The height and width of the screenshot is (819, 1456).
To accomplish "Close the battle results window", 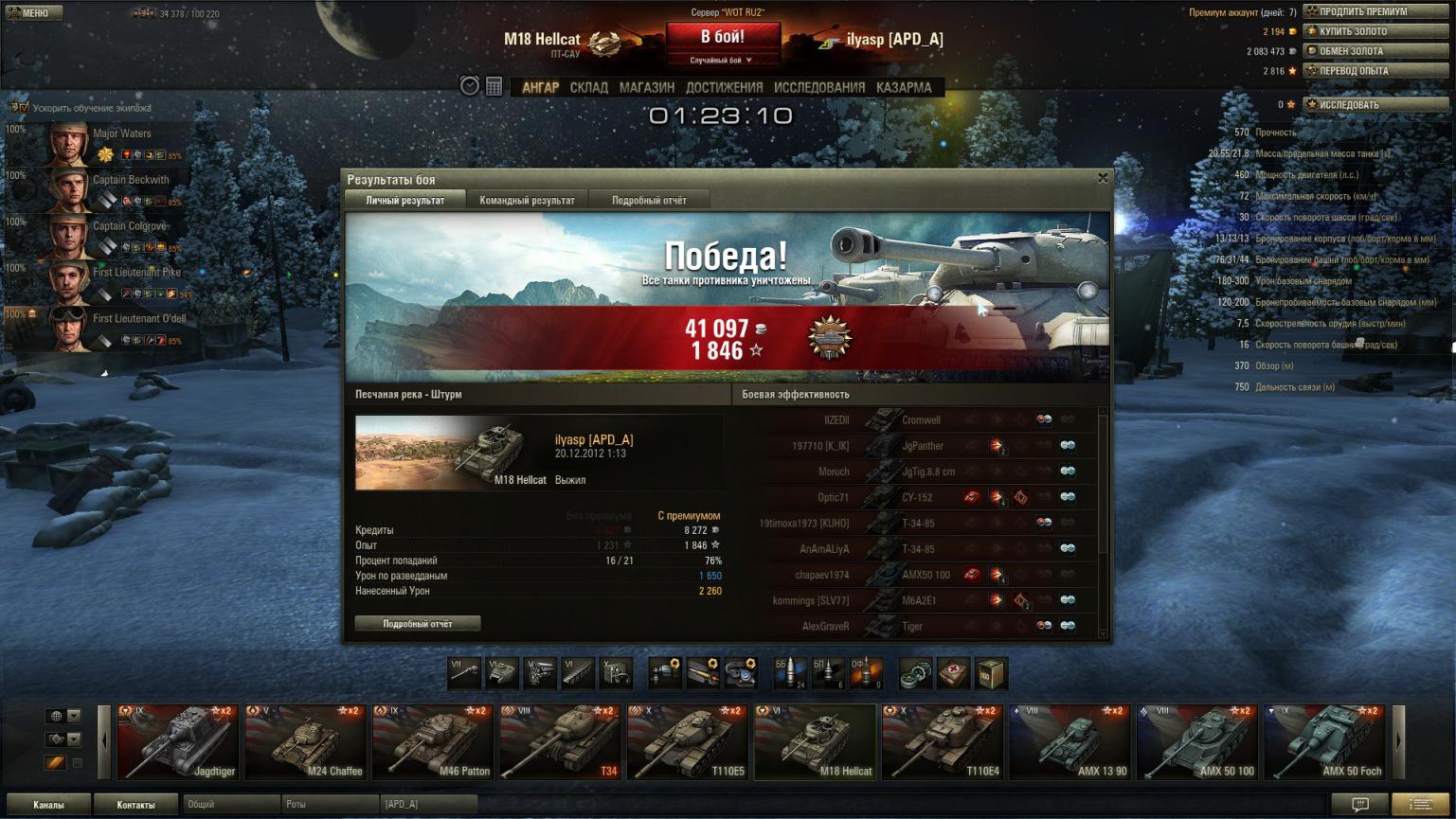I will (1103, 178).
